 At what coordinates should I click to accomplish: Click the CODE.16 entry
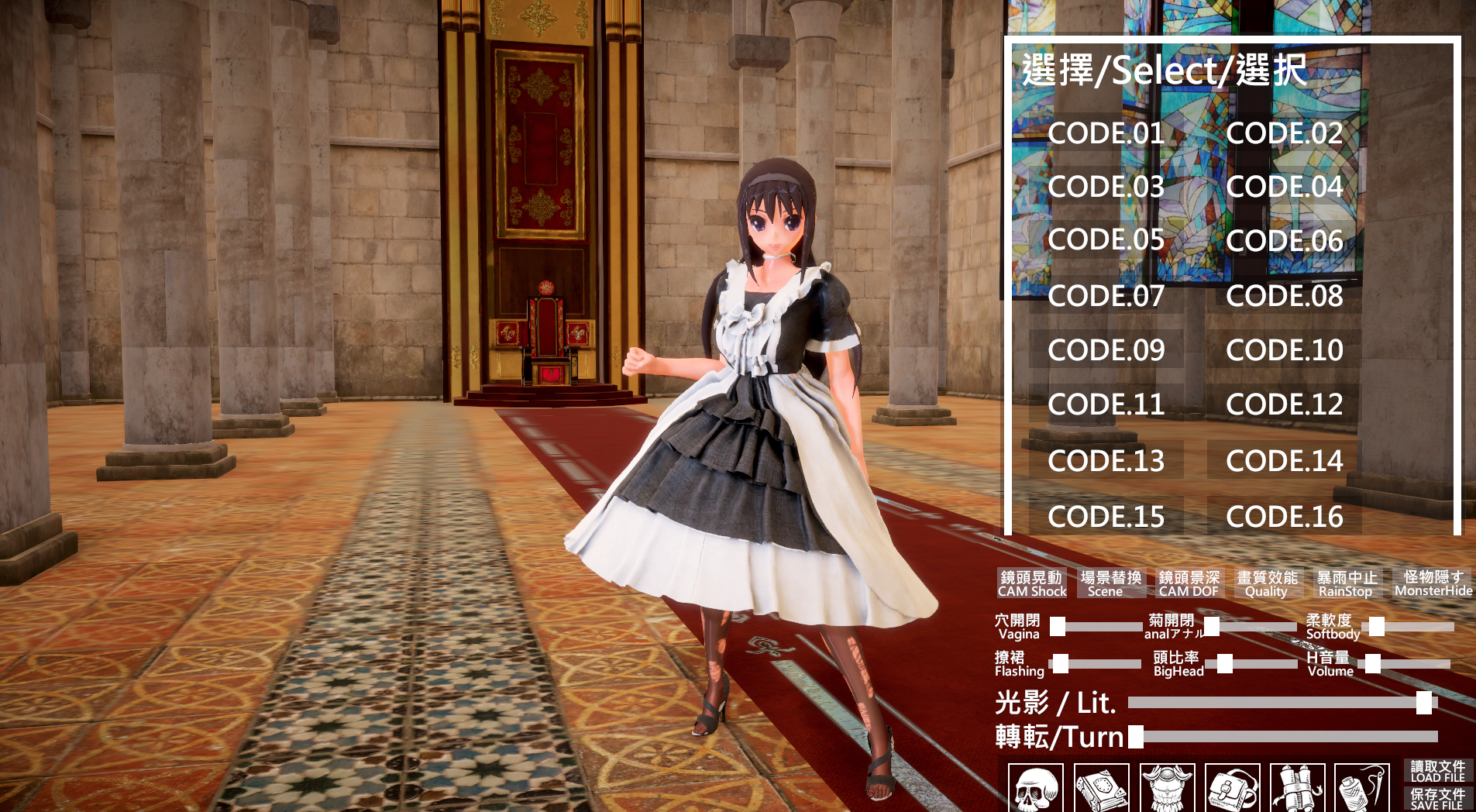click(x=1284, y=517)
